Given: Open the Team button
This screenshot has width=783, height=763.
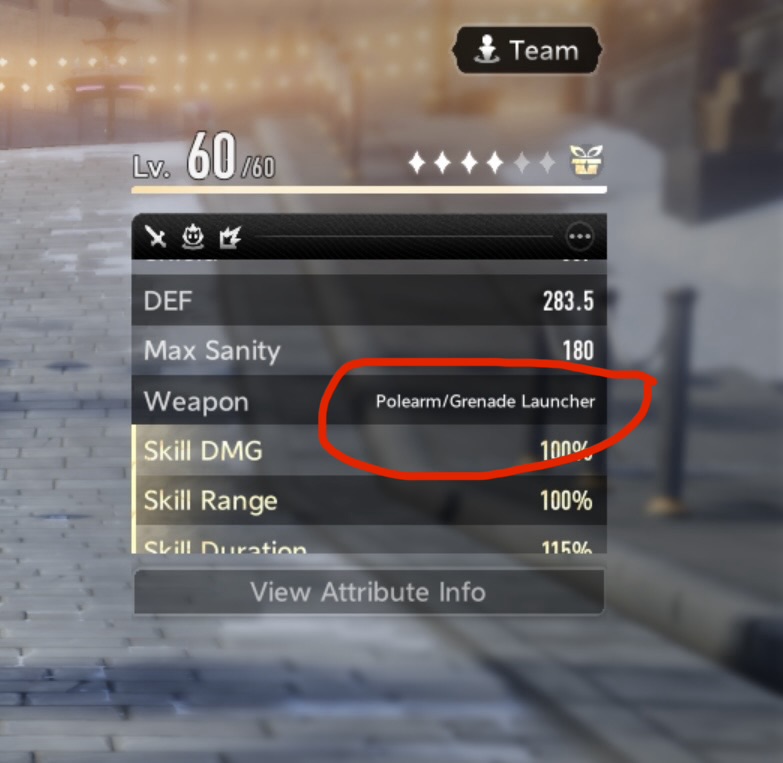Looking at the screenshot, I should pos(527,51).
